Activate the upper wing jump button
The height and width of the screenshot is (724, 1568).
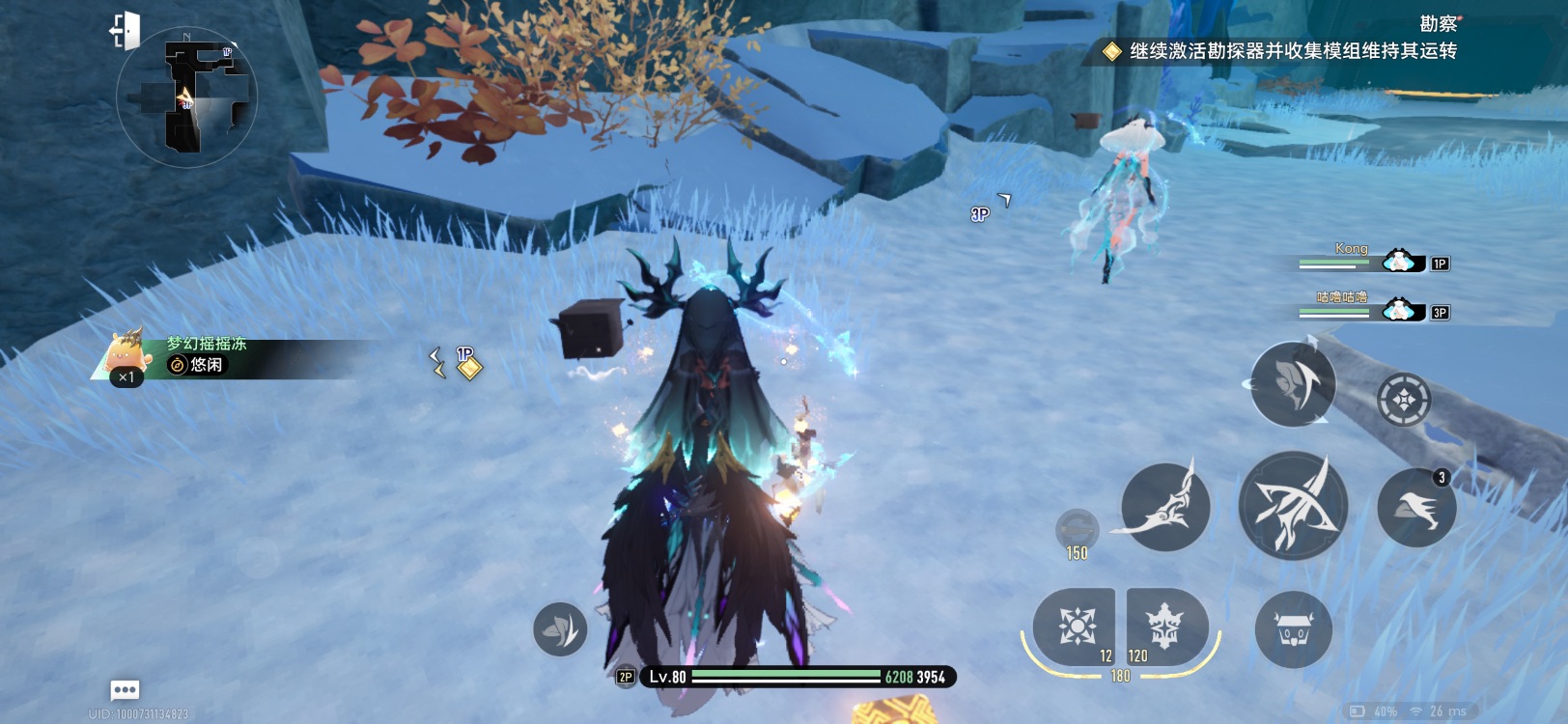[x=1293, y=384]
